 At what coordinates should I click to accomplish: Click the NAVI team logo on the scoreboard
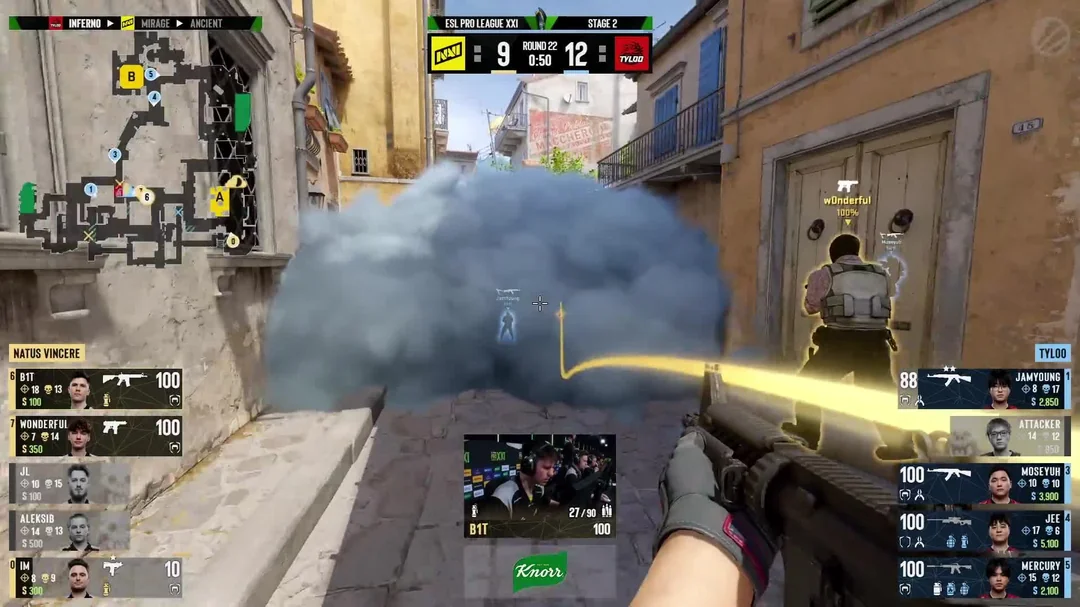(x=448, y=54)
